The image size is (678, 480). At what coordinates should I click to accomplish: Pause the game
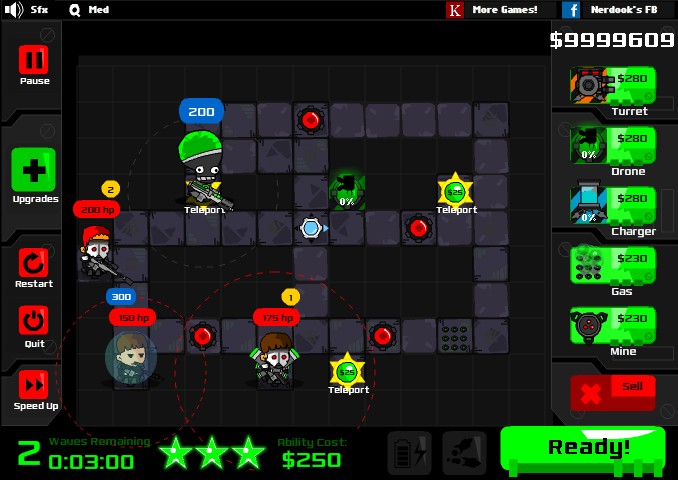click(34, 64)
